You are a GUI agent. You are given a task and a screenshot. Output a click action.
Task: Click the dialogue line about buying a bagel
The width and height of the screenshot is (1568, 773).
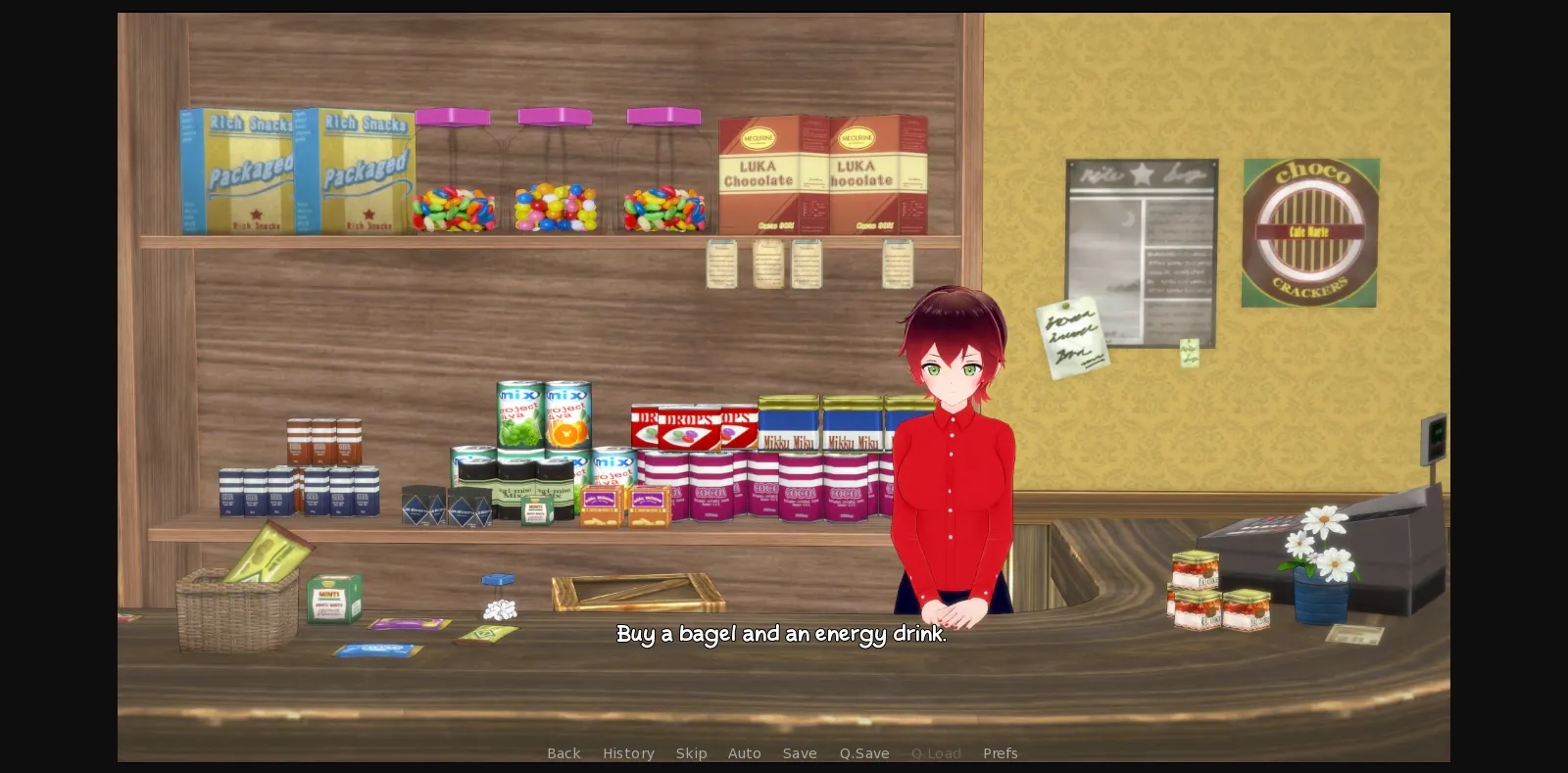(x=781, y=634)
